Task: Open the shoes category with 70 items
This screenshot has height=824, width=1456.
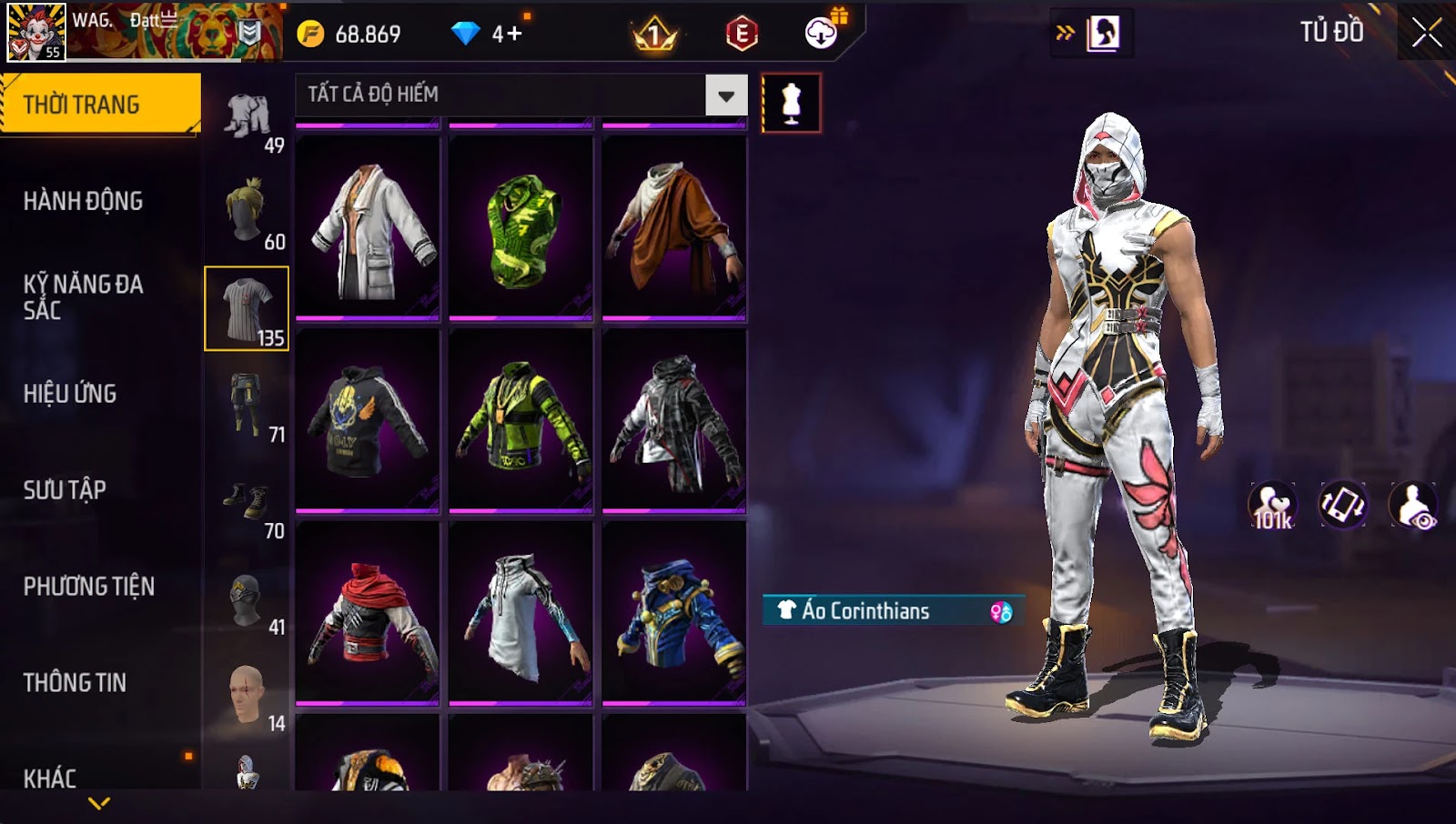Action: (x=247, y=502)
